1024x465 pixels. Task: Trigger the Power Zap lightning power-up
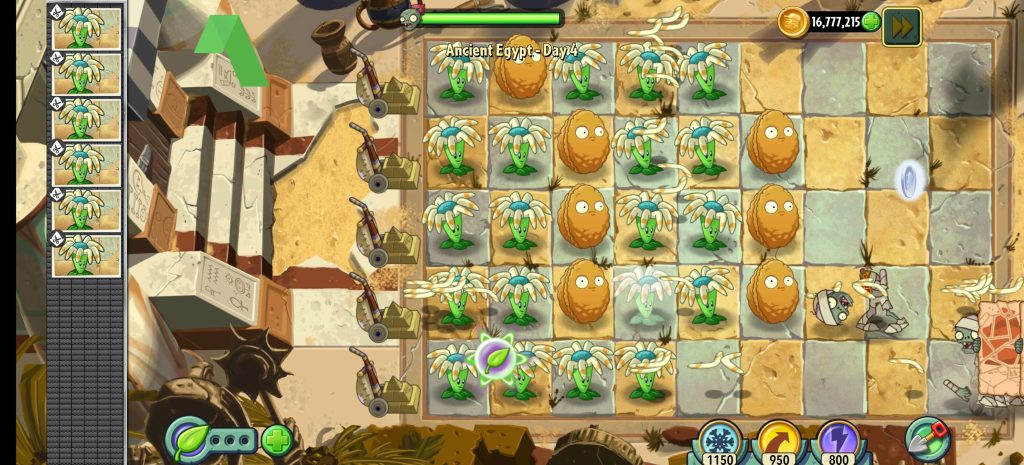pos(836,440)
